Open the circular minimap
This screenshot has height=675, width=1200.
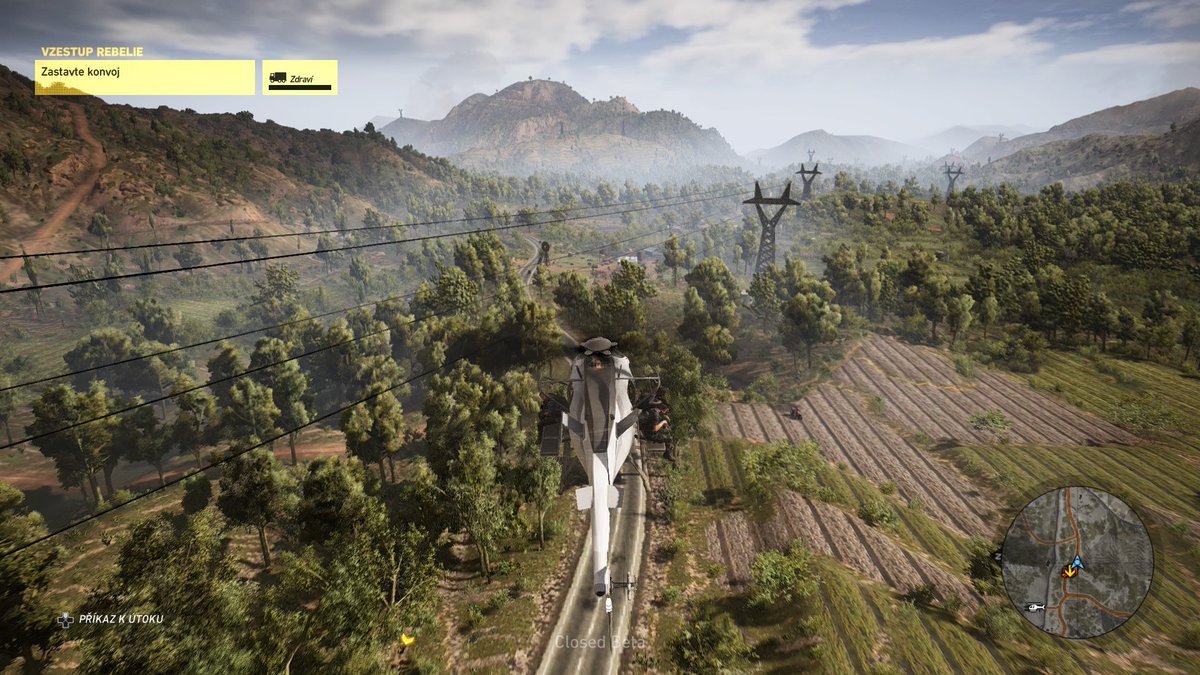click(1077, 562)
